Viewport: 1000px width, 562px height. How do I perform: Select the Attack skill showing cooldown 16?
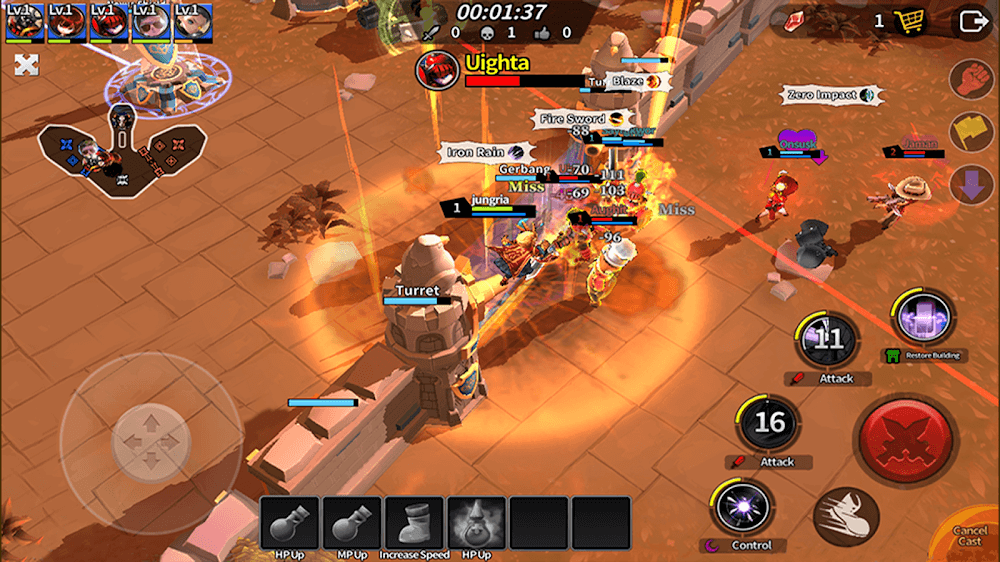pyautogui.click(x=769, y=423)
